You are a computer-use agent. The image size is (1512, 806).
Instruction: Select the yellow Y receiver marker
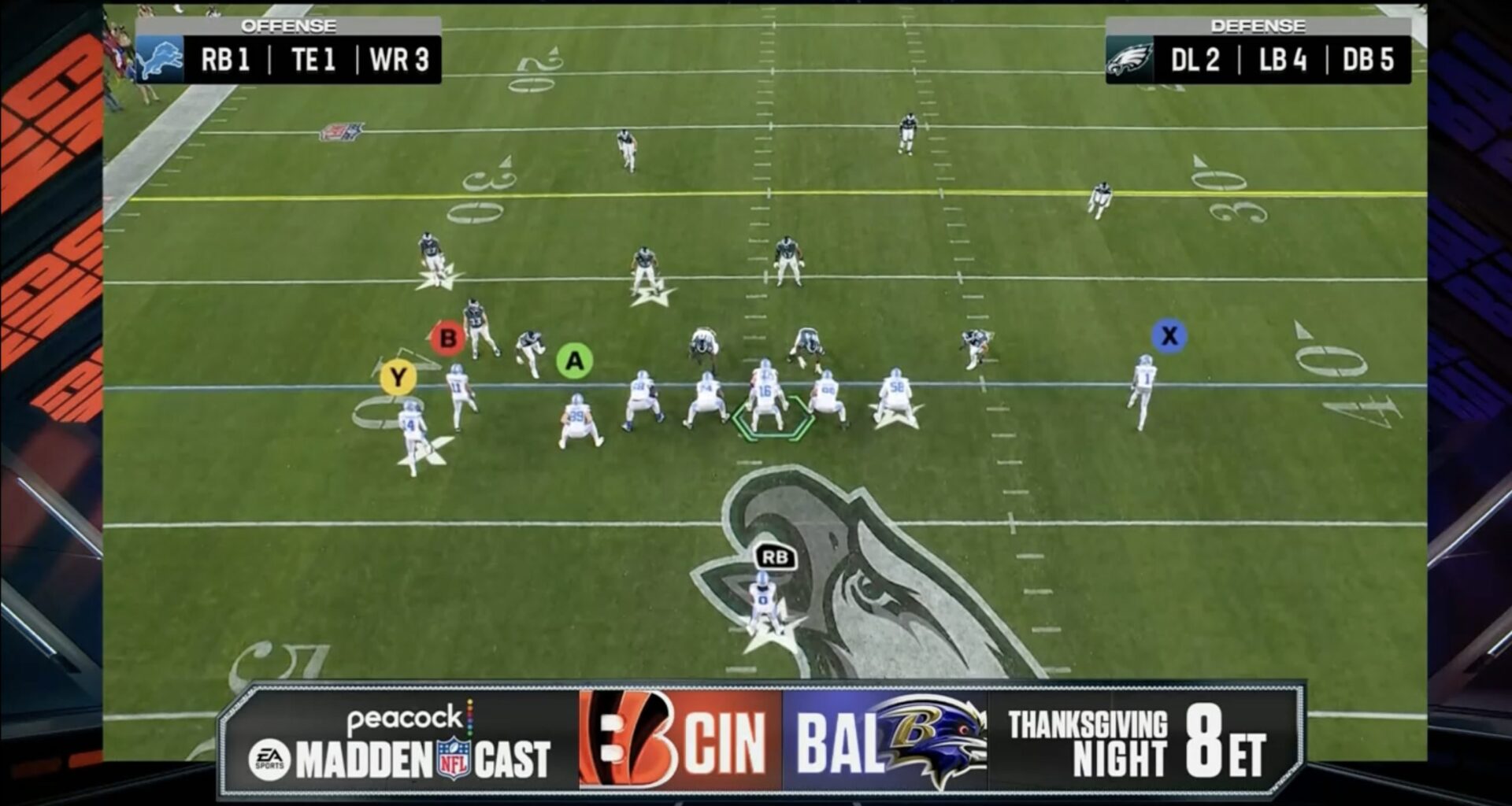398,378
